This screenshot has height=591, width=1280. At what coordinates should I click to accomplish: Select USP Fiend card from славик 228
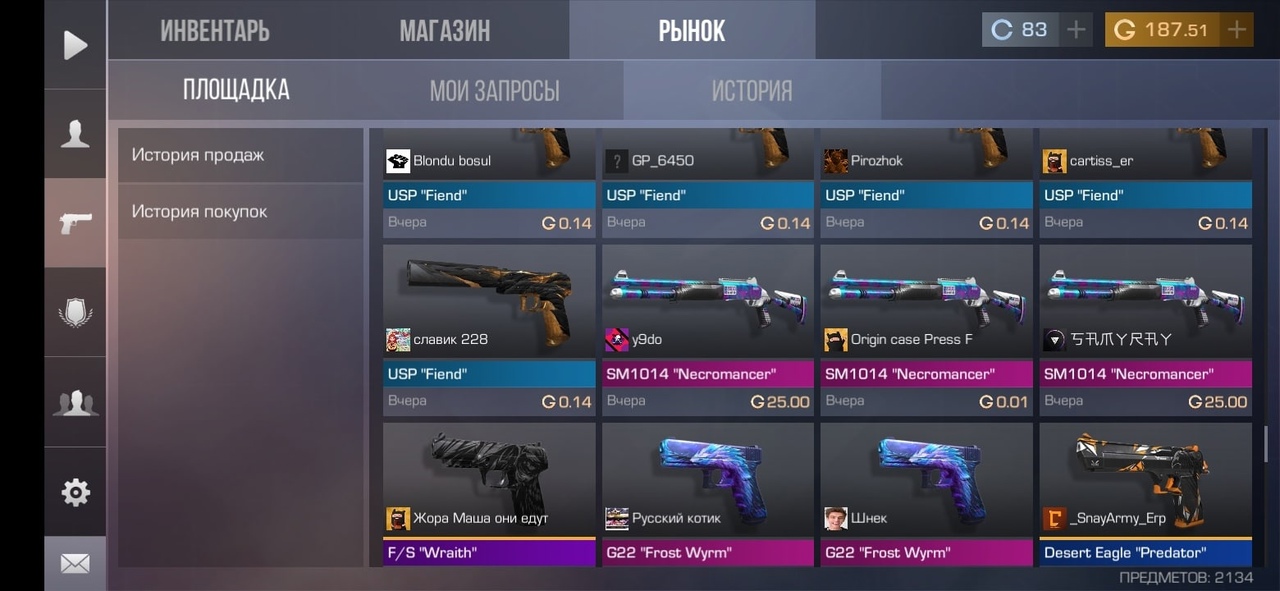489,329
